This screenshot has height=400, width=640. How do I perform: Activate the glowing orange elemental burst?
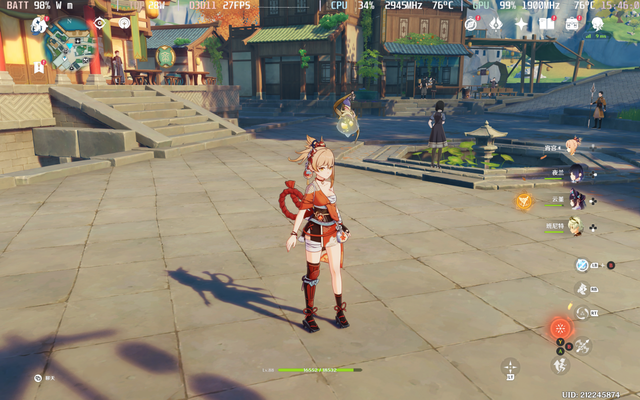[559, 328]
